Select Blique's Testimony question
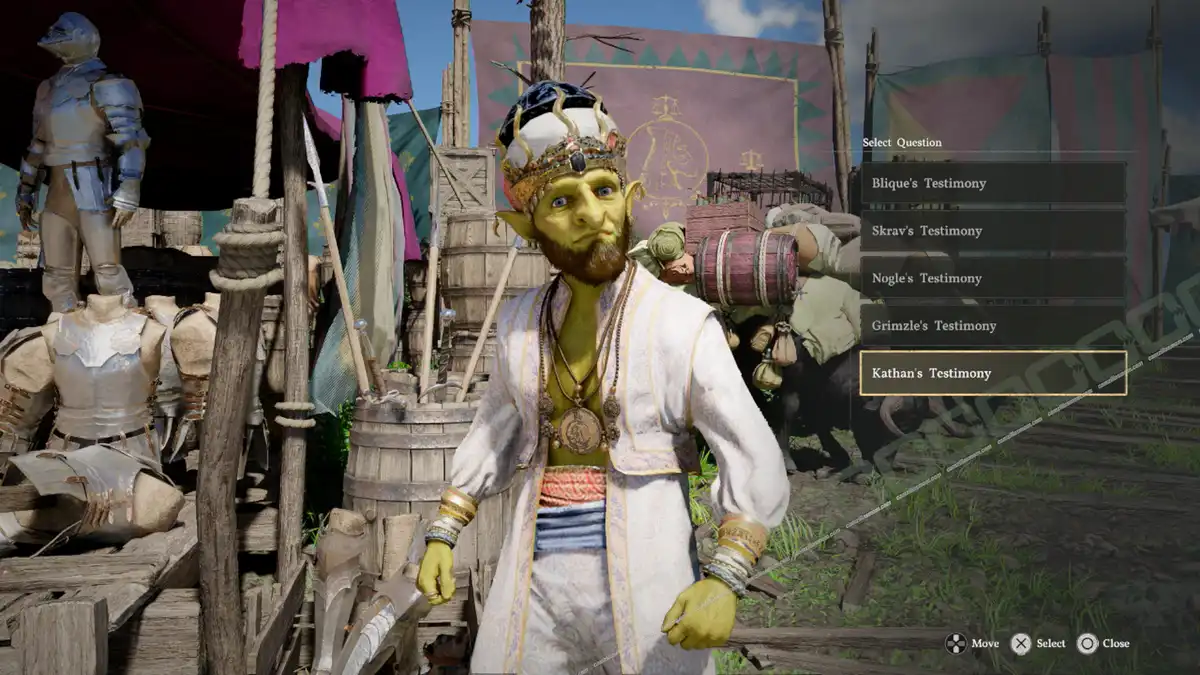This screenshot has height=675, width=1200. tap(992, 184)
